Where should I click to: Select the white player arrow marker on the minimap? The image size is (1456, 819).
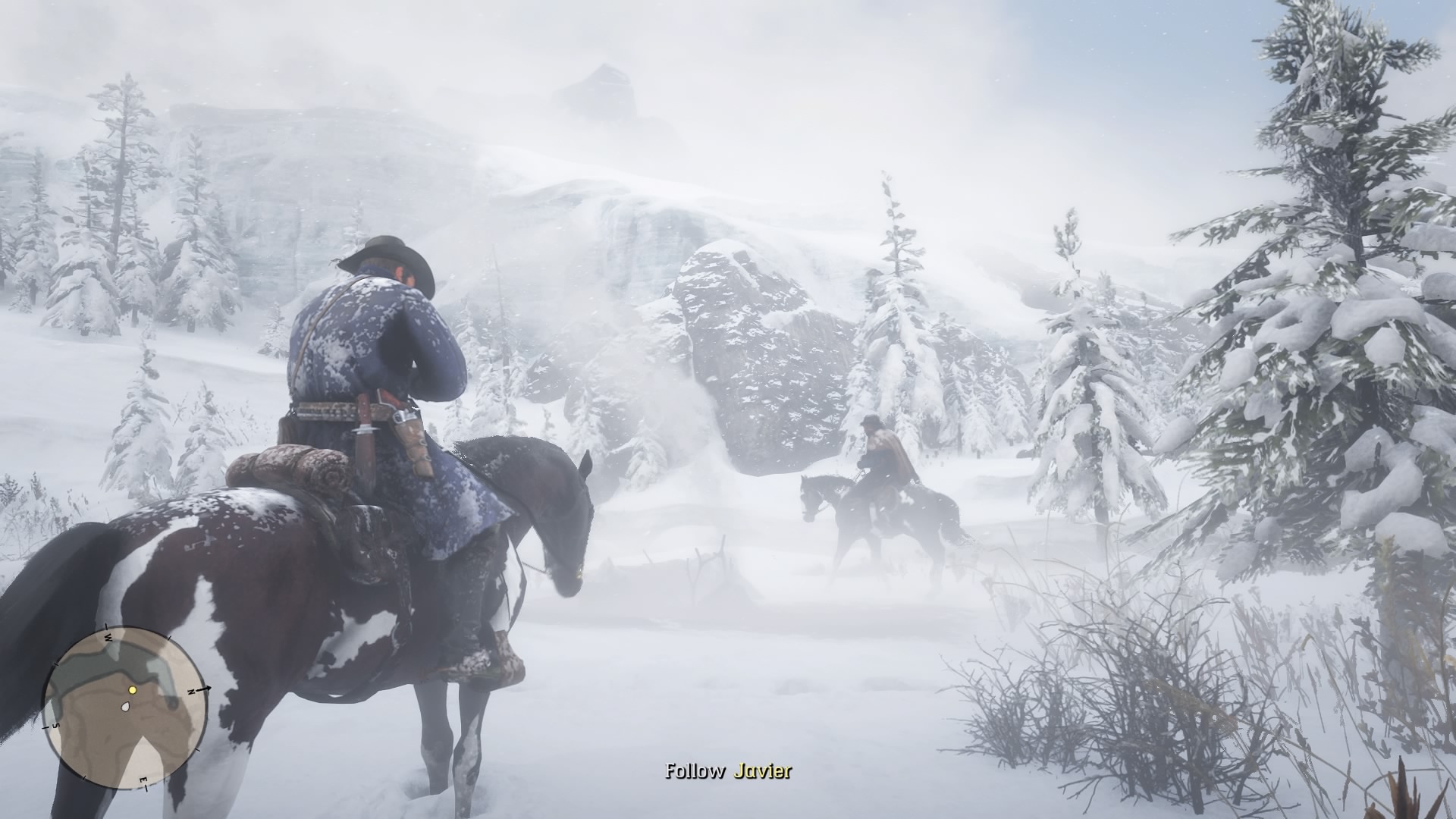click(125, 707)
